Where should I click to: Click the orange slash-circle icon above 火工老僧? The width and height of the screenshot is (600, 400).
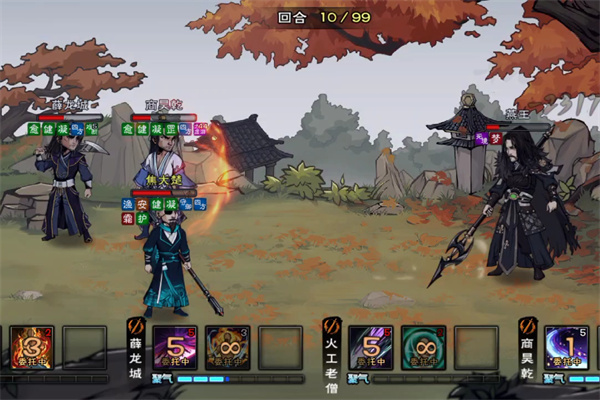(x=333, y=324)
